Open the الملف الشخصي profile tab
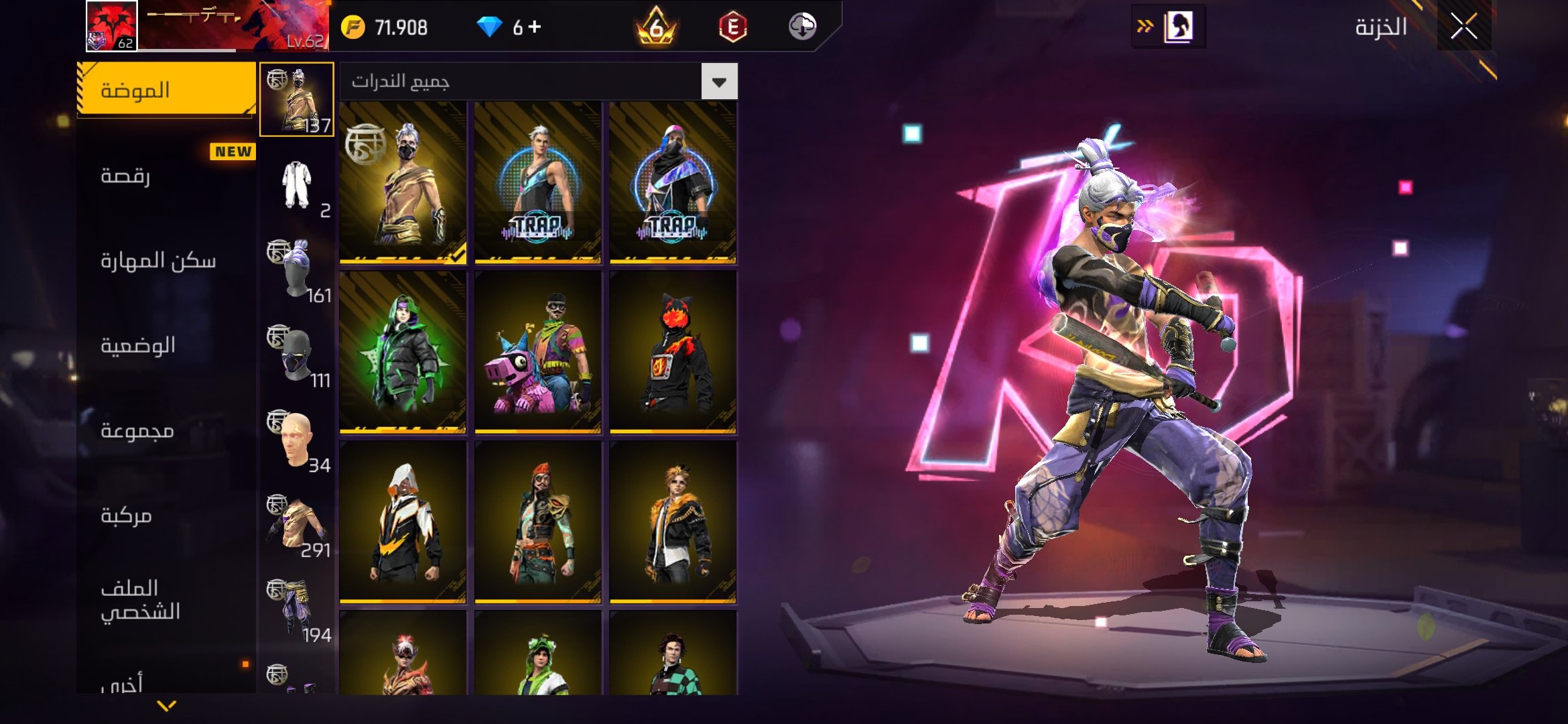The width and height of the screenshot is (1568, 724). click(166, 600)
